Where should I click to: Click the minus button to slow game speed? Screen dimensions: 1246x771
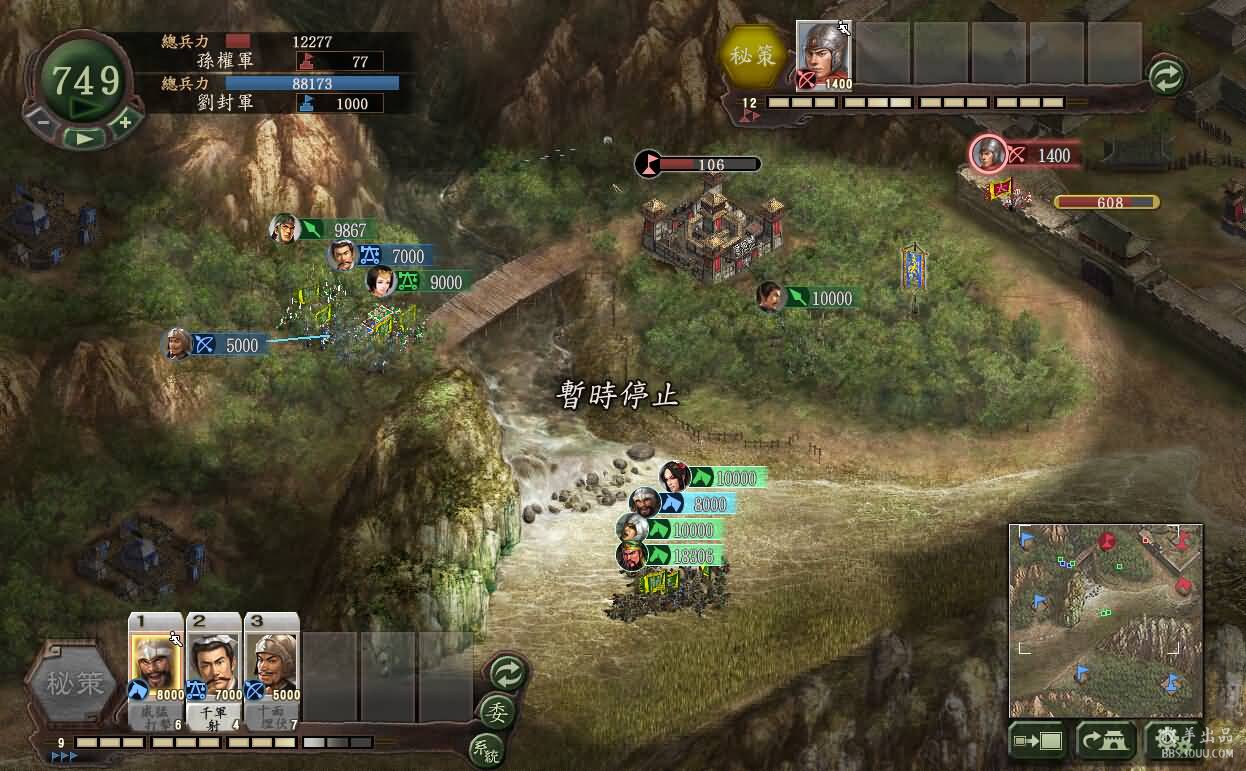[x=43, y=122]
